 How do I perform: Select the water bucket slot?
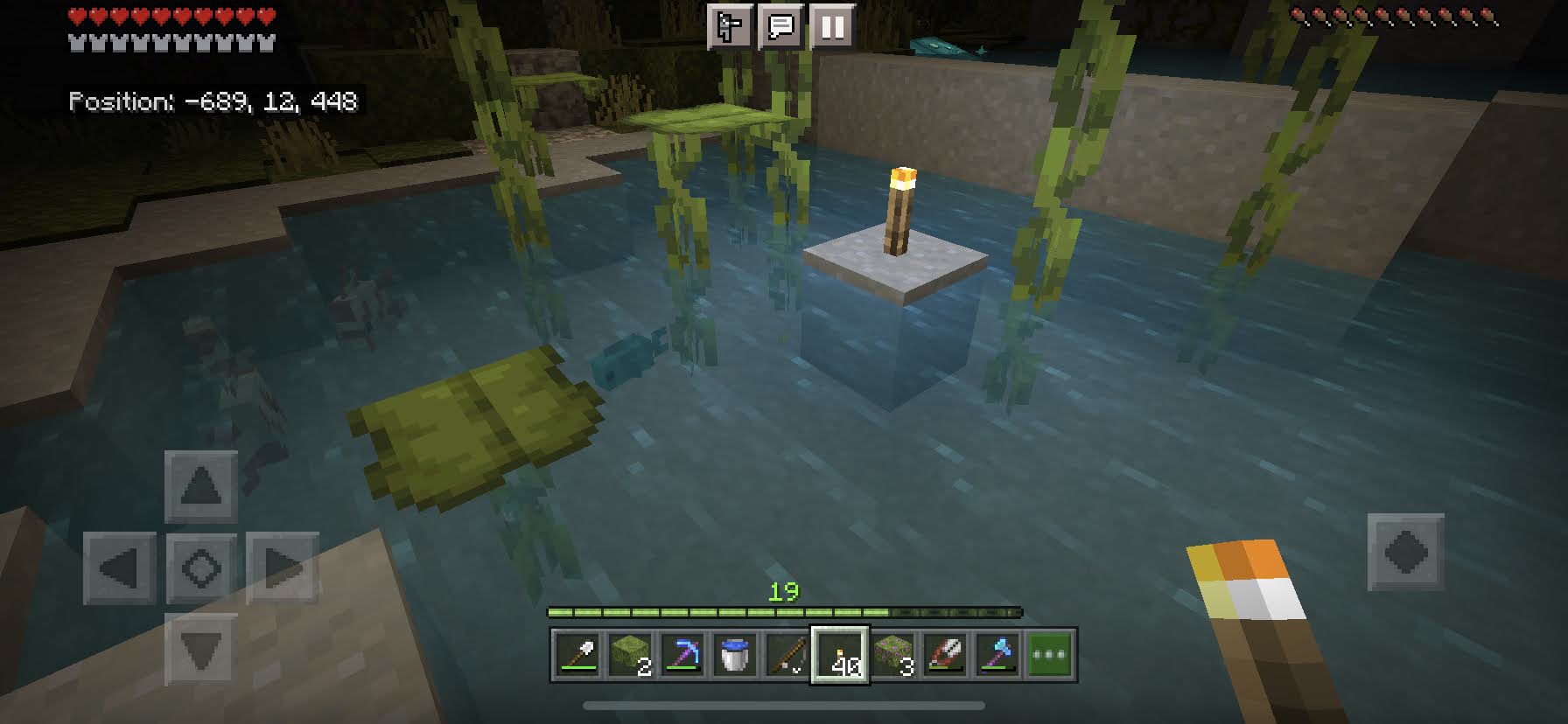click(x=735, y=654)
